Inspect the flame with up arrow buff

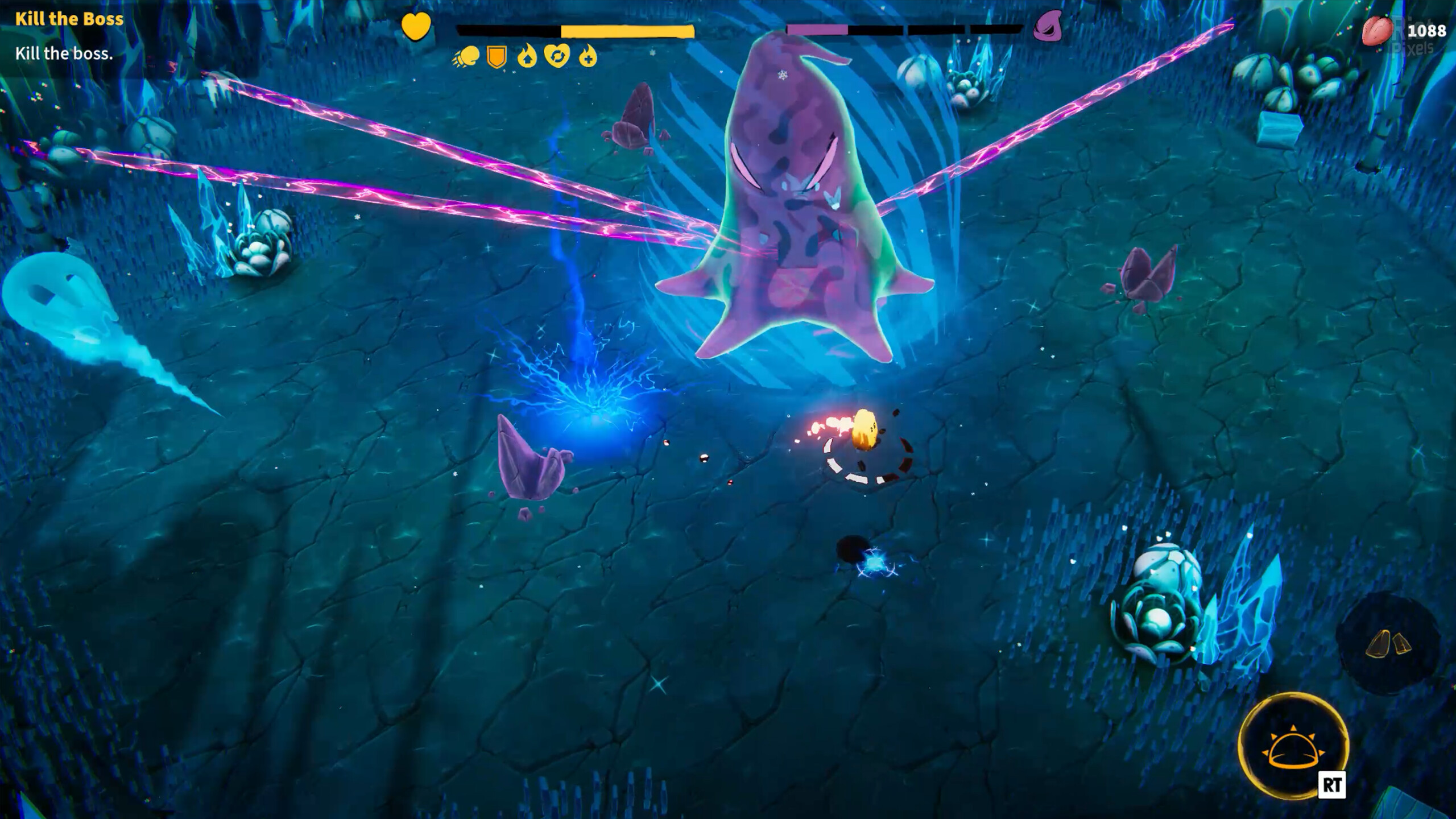point(527,57)
